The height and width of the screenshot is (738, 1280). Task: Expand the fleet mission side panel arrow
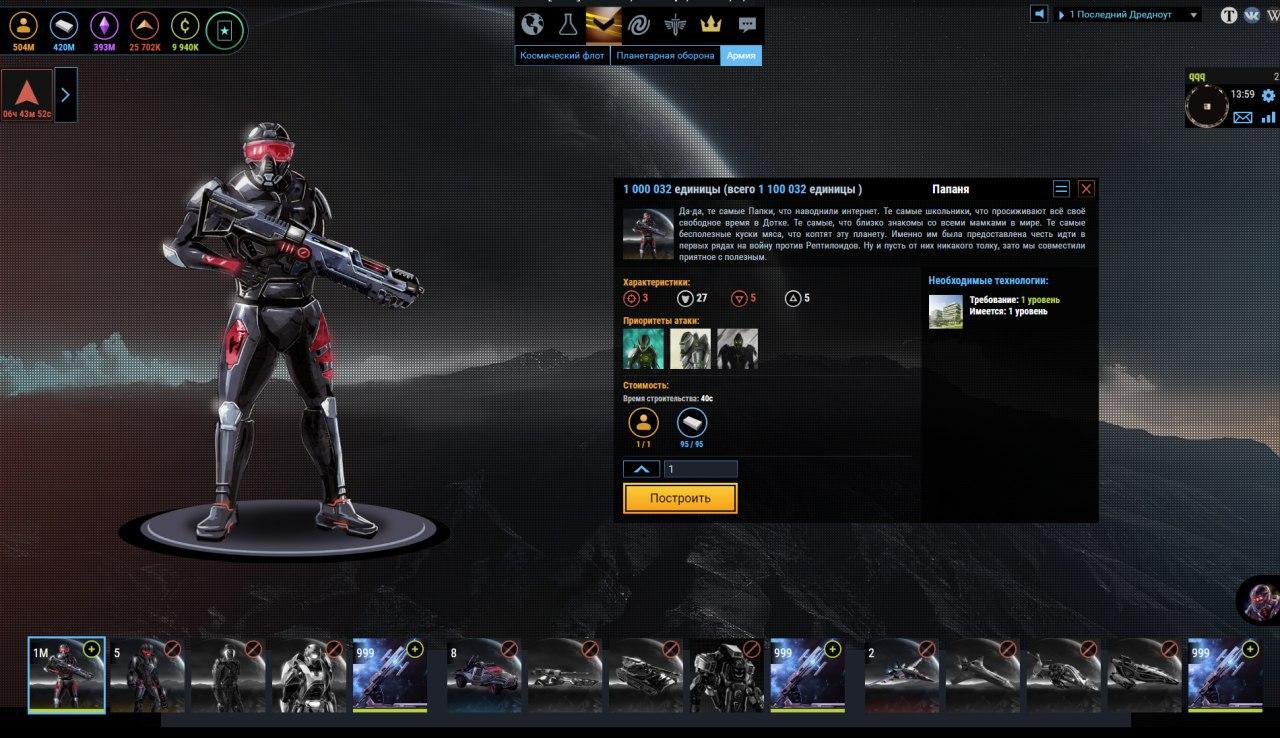pyautogui.click(x=65, y=95)
